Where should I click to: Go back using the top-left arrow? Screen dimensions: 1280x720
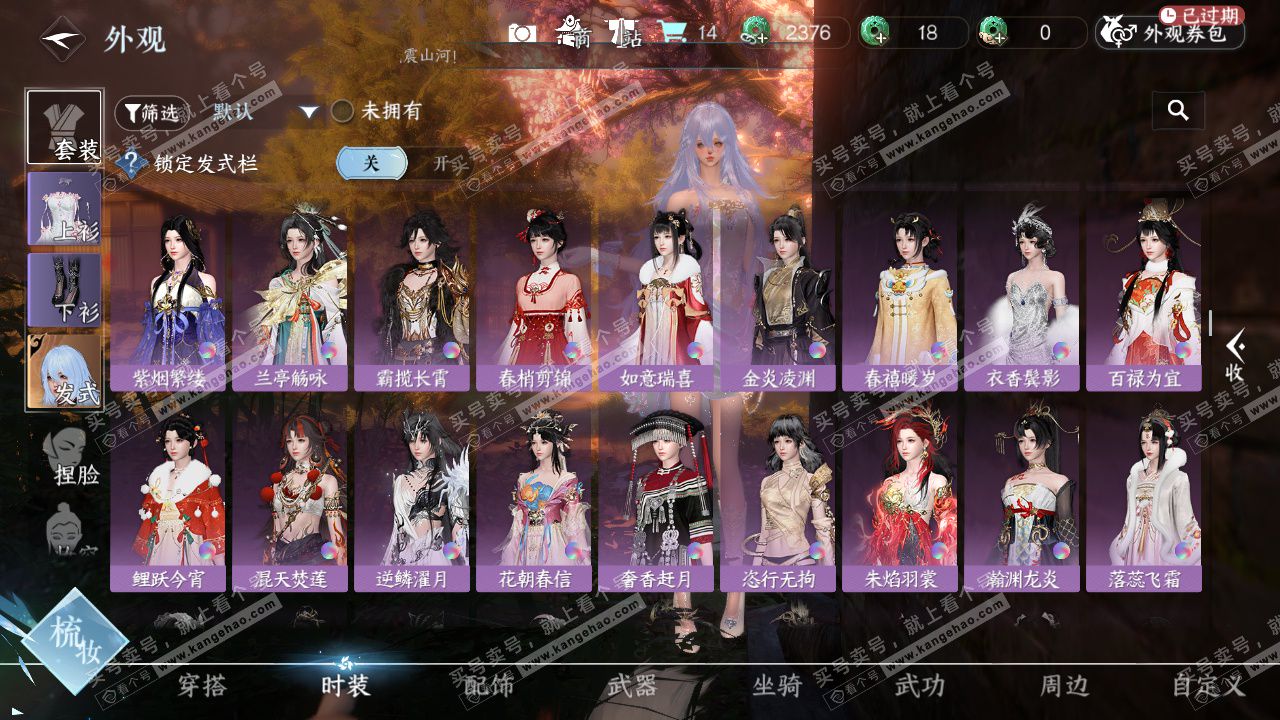pos(62,40)
